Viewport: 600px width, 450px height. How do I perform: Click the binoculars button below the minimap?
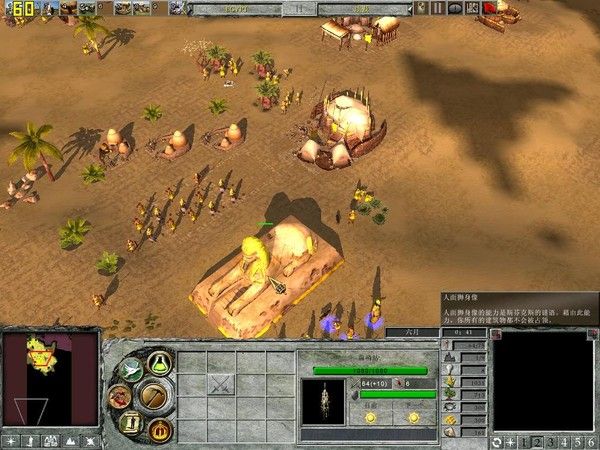pyautogui.click(x=50, y=440)
